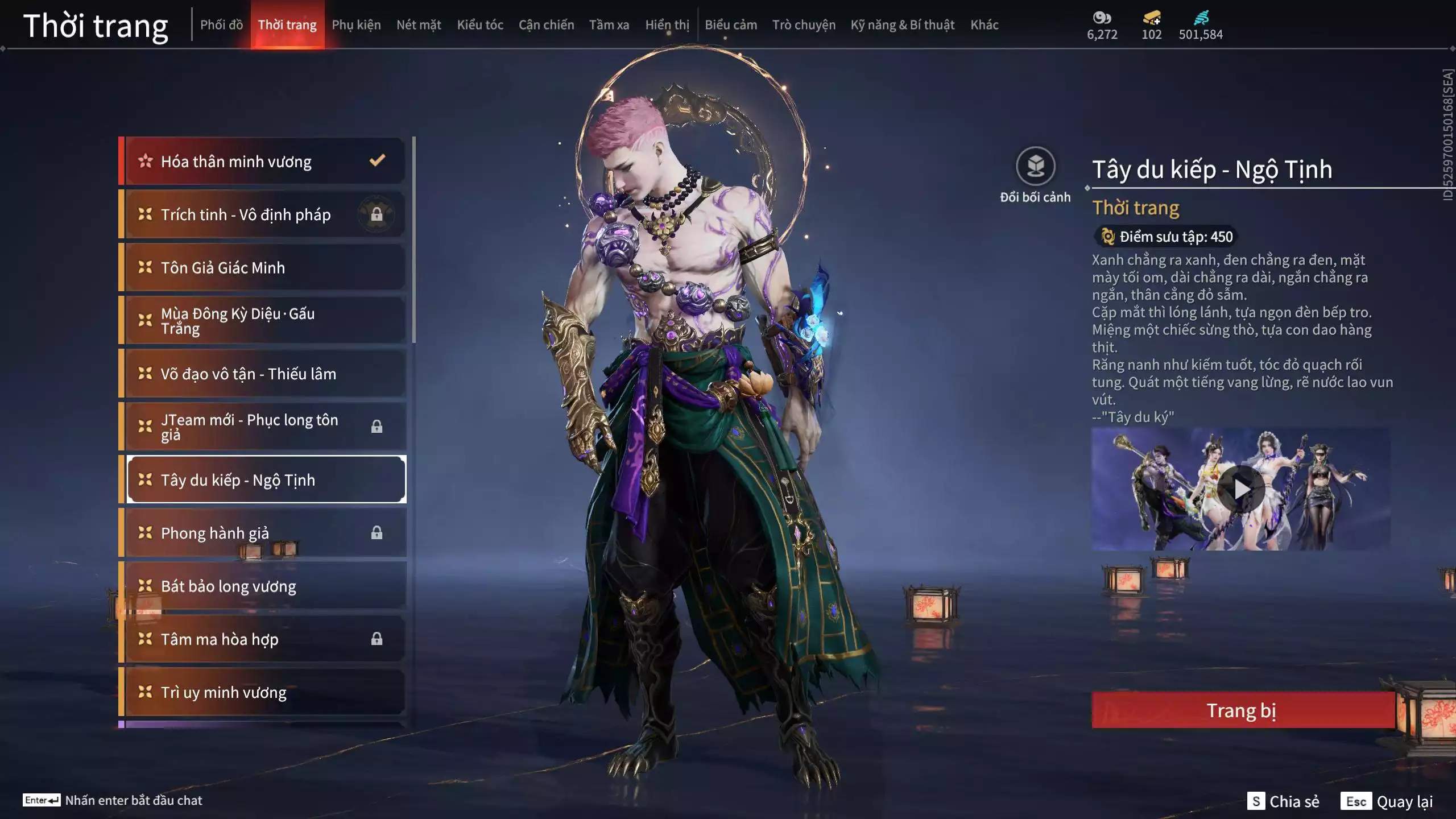
Task: Click the Chia sẻ share button
Action: point(1283,801)
